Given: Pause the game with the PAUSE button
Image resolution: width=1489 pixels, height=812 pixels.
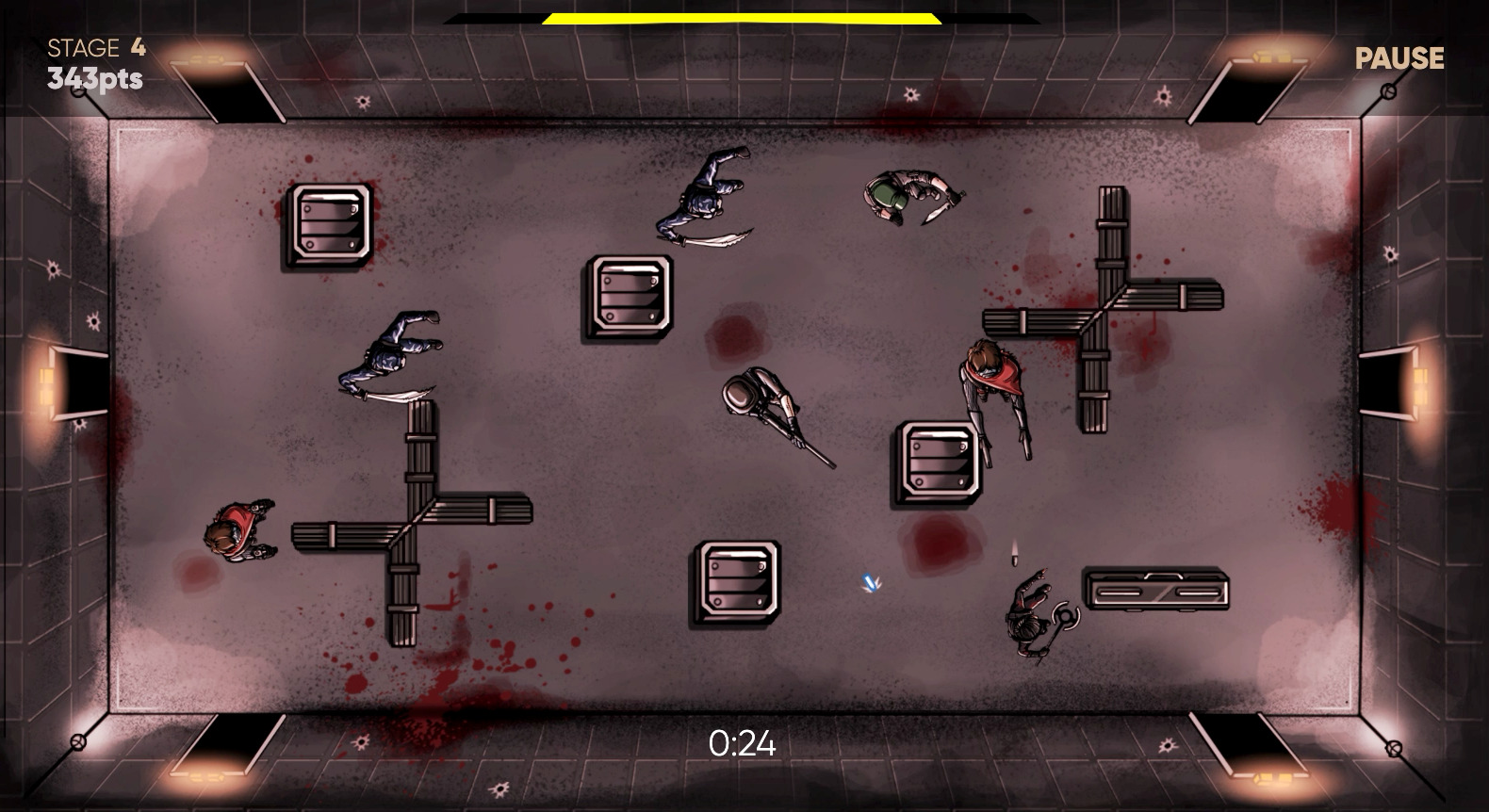Looking at the screenshot, I should coord(1399,58).
